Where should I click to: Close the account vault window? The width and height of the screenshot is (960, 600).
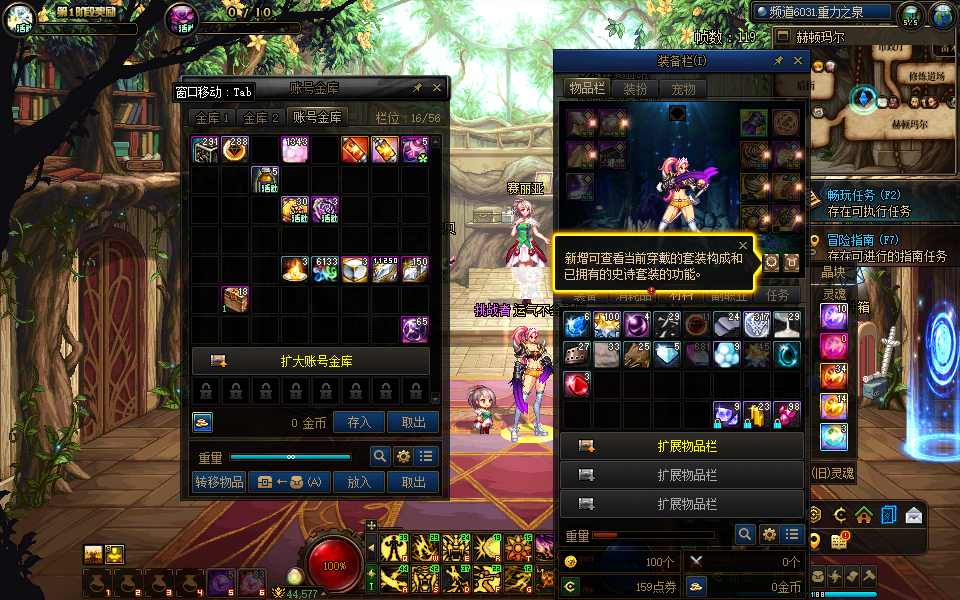click(437, 88)
